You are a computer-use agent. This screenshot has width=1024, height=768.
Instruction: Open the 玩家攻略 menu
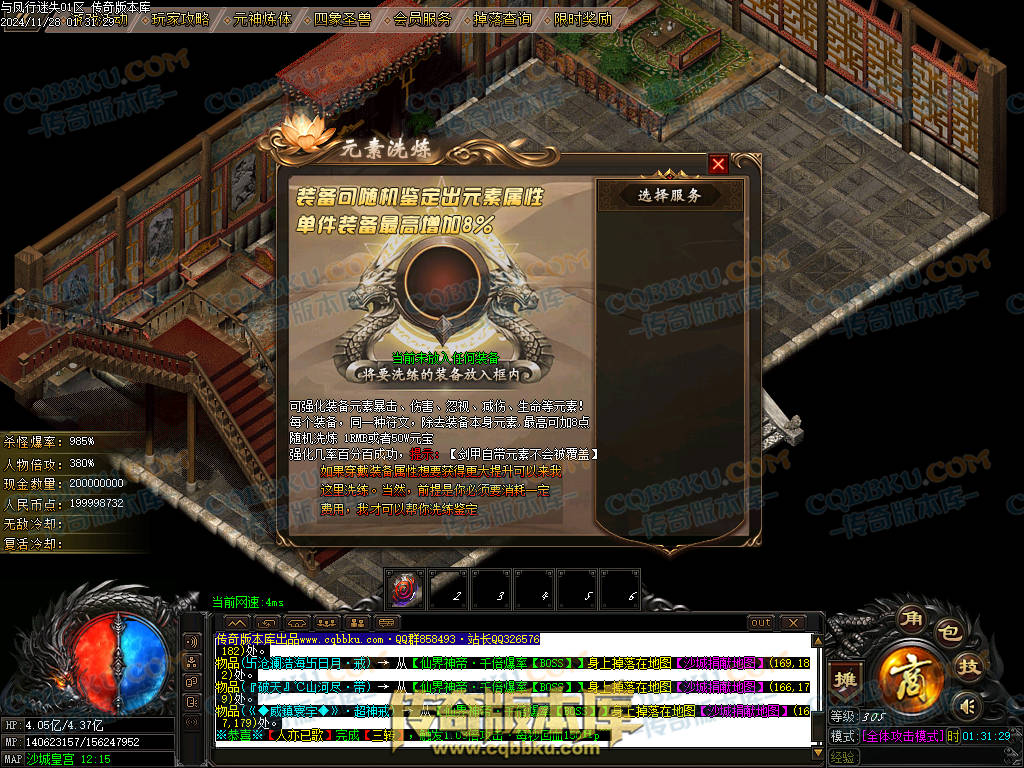coord(181,19)
